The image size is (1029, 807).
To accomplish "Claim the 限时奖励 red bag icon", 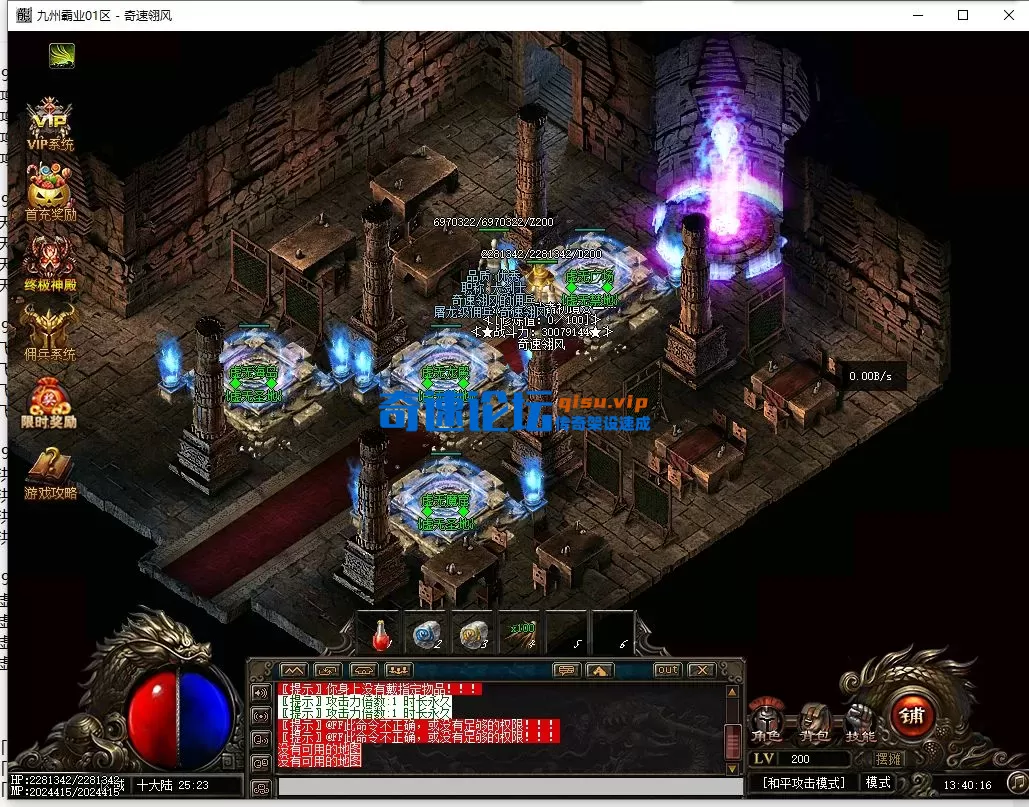I will pos(50,400).
